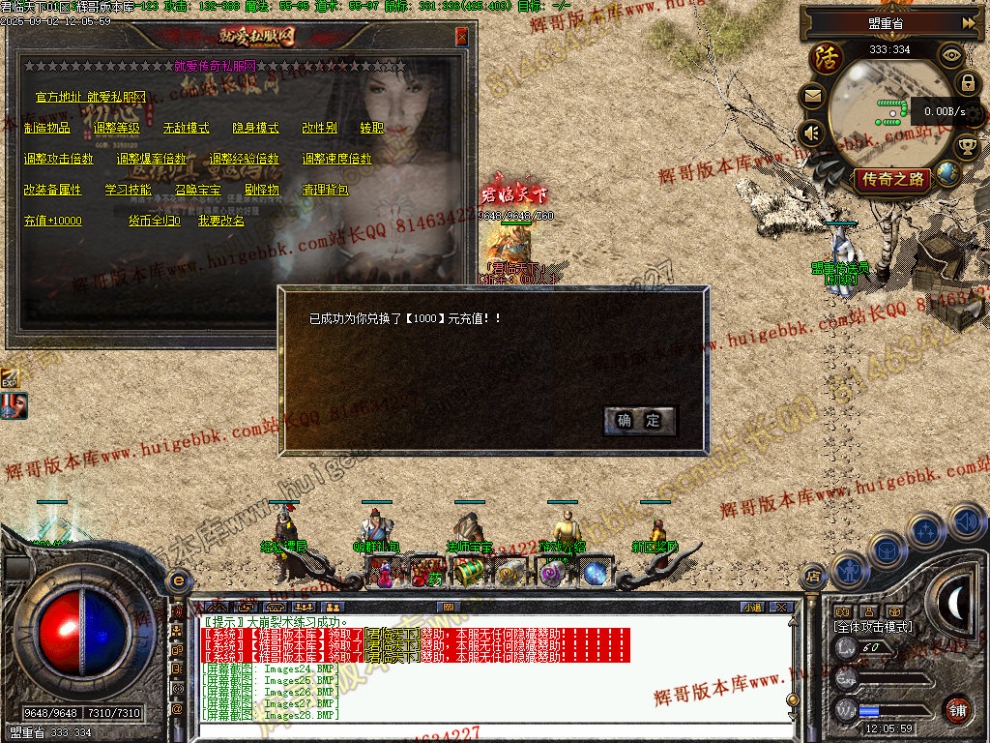Confirm the recharge dialog with 确定

point(640,421)
